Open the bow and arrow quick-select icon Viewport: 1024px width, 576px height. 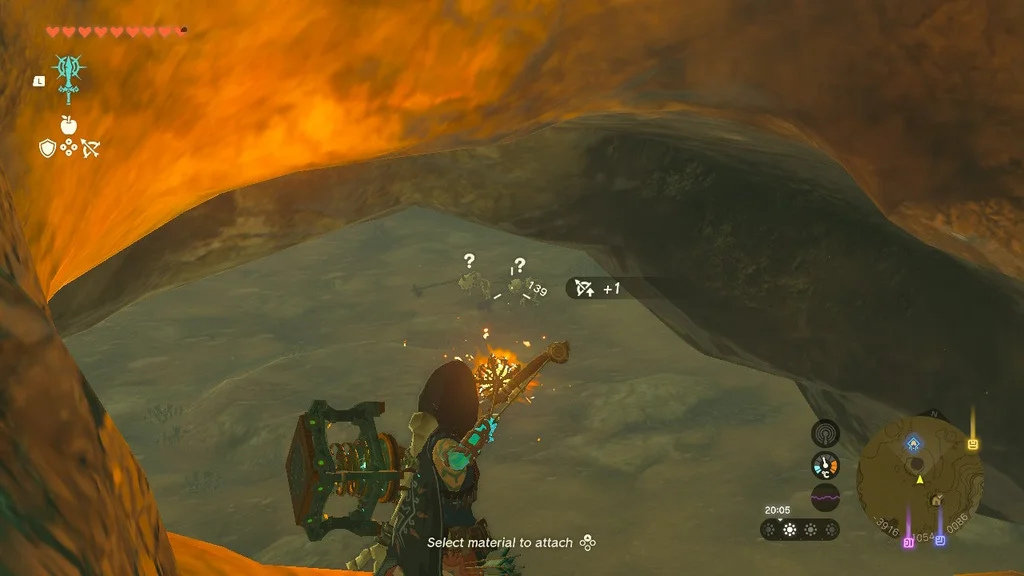point(92,148)
